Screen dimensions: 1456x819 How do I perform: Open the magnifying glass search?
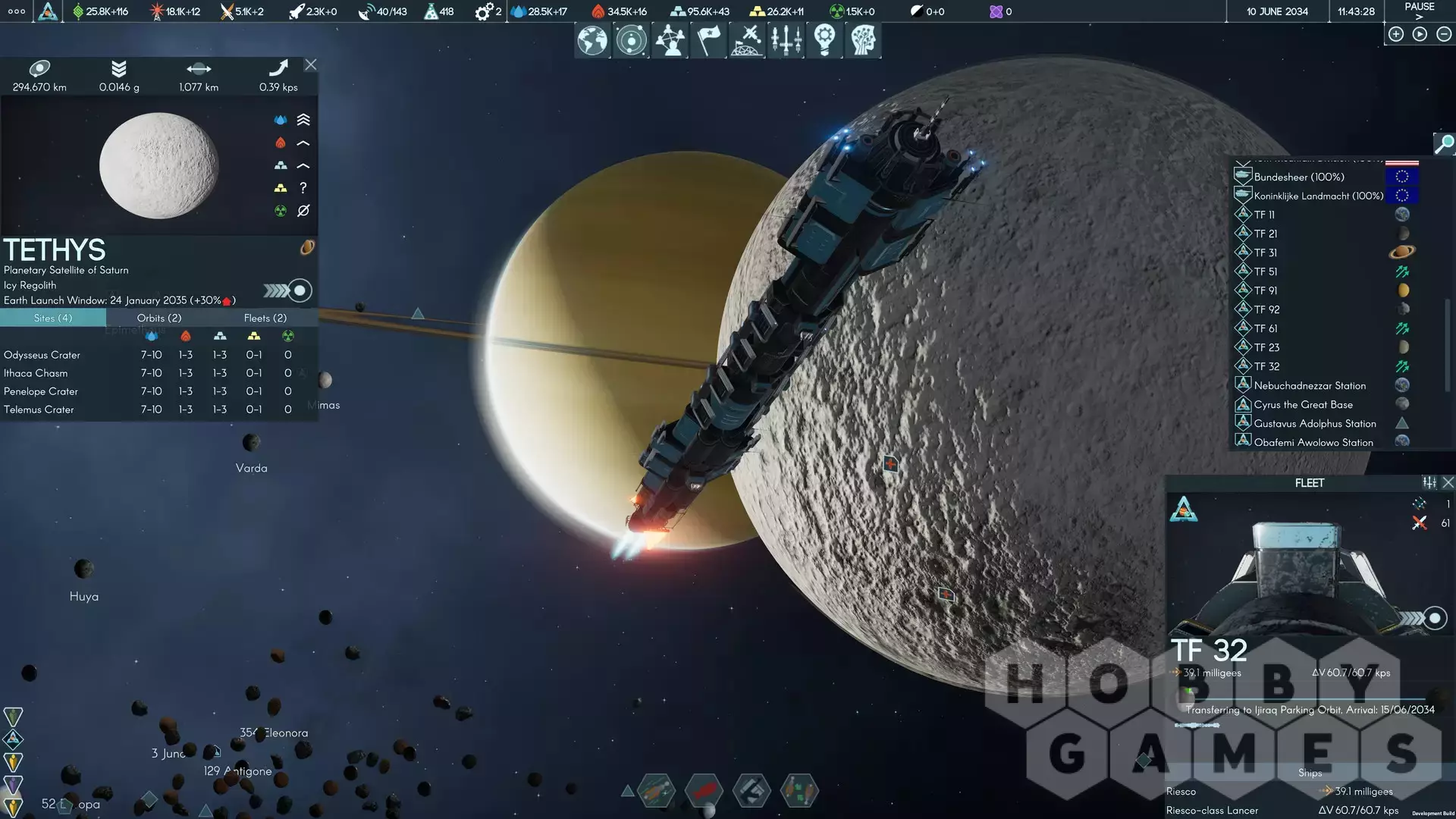pyautogui.click(x=1444, y=143)
